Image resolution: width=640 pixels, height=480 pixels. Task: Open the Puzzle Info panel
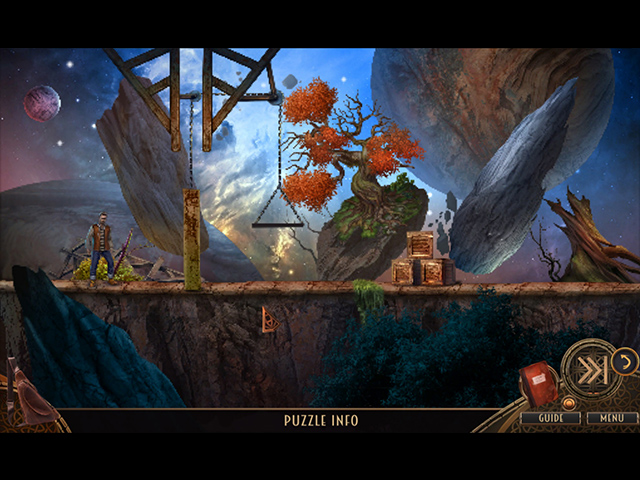pyautogui.click(x=320, y=420)
